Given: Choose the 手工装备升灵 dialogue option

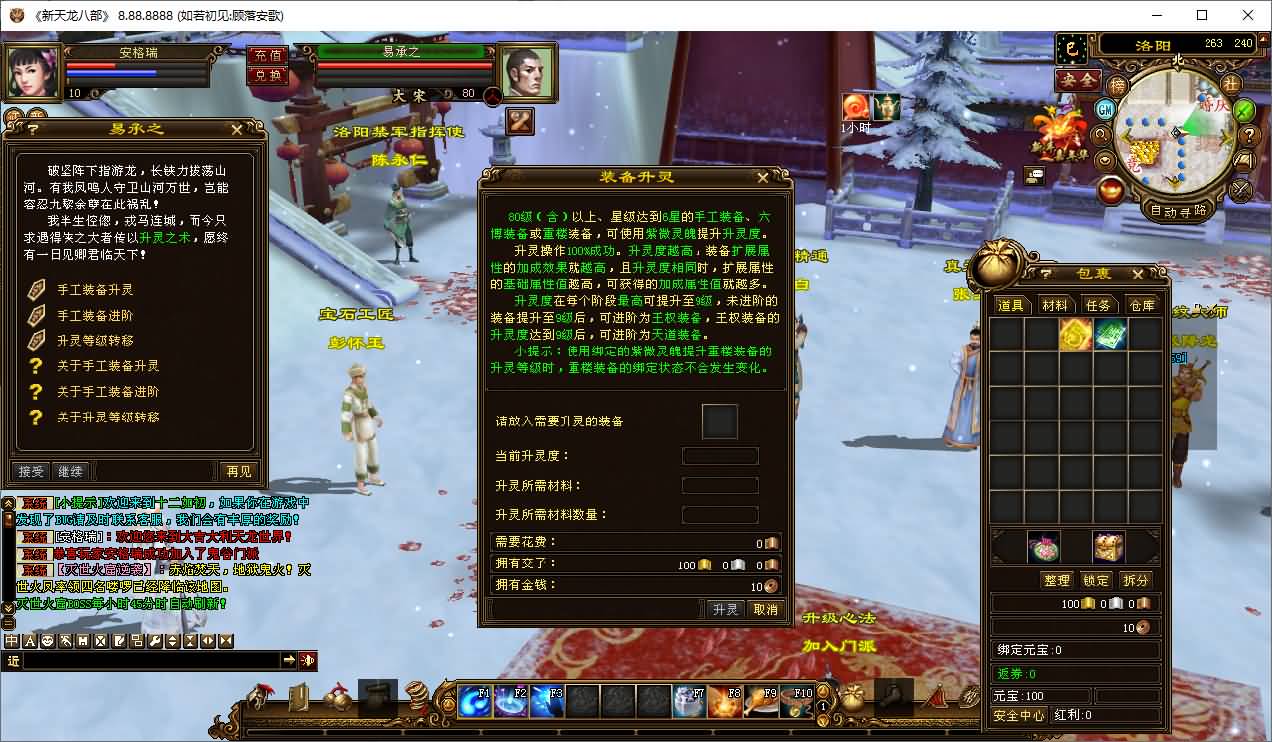Looking at the screenshot, I should point(95,290).
